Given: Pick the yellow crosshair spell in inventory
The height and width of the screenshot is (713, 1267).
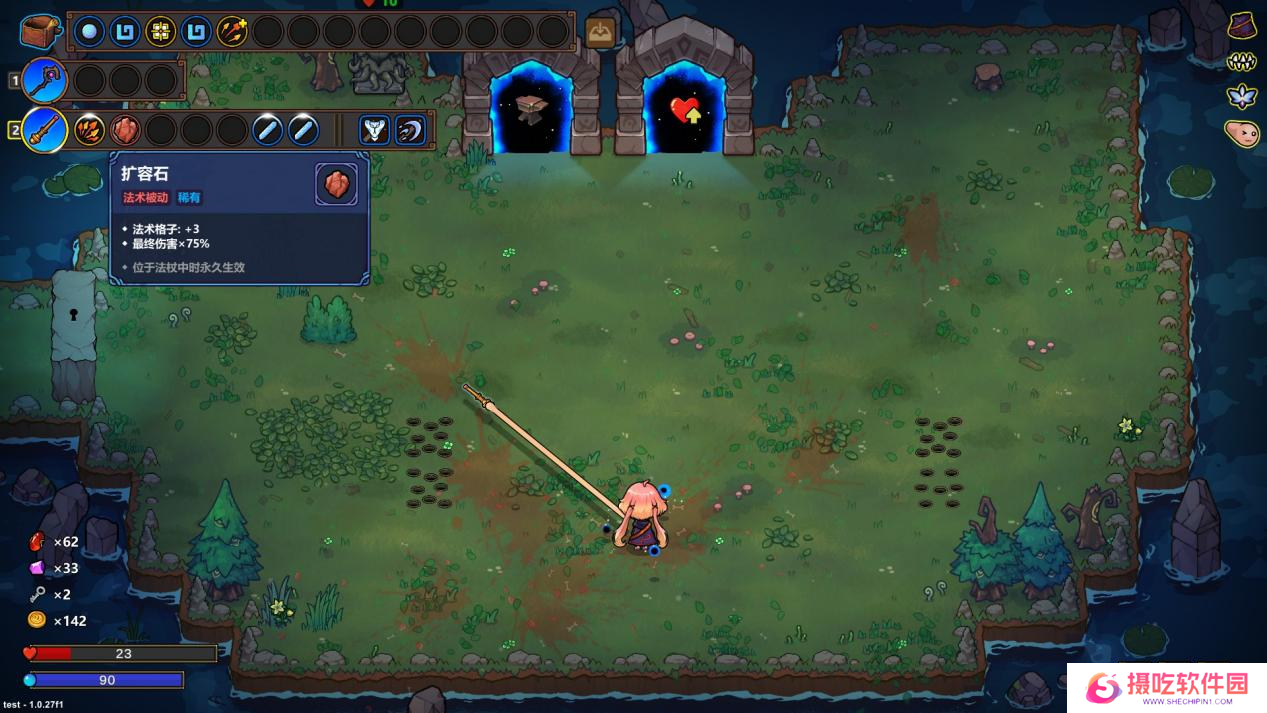Looking at the screenshot, I should click(160, 32).
